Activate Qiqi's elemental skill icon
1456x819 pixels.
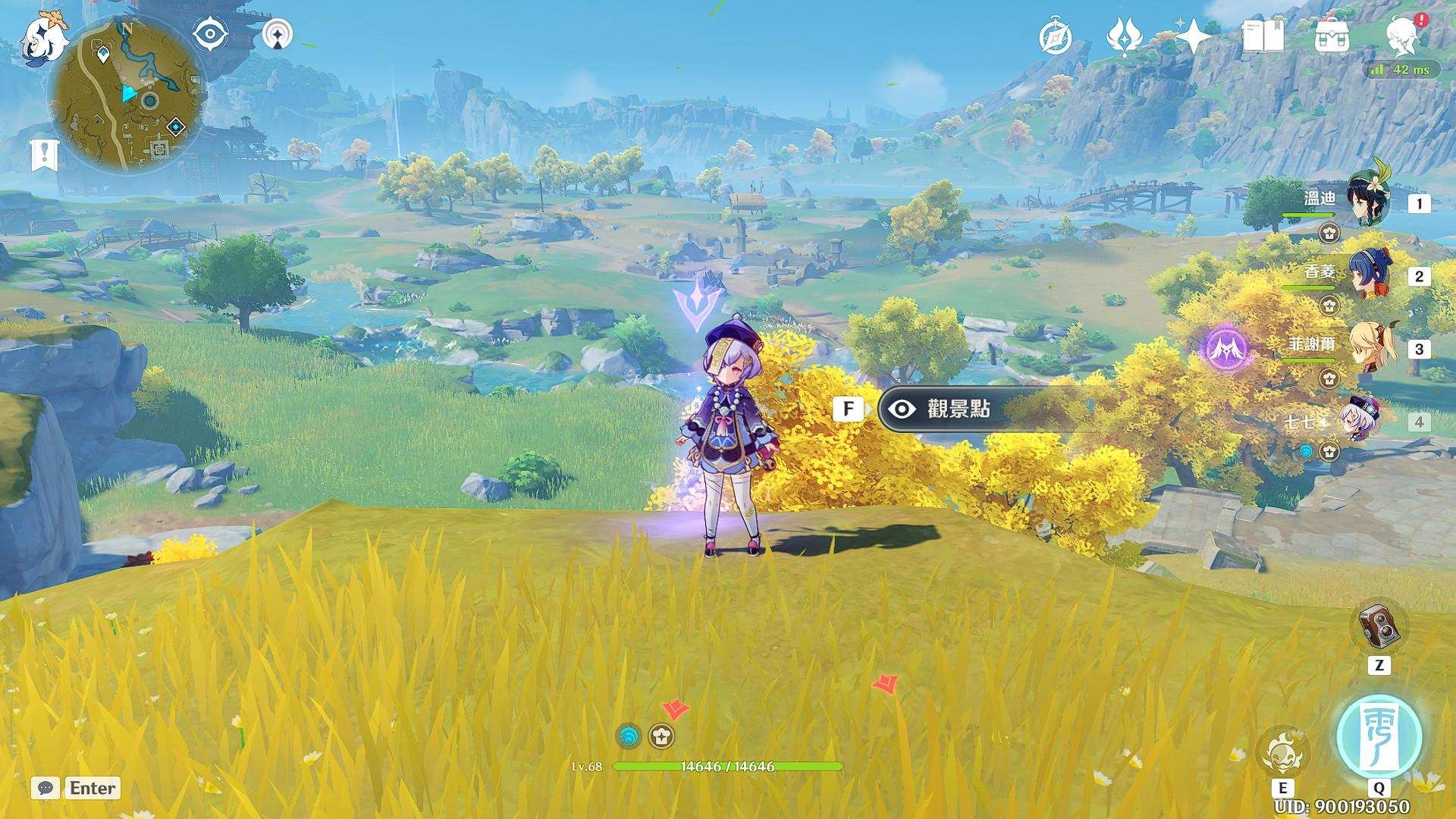[1282, 754]
